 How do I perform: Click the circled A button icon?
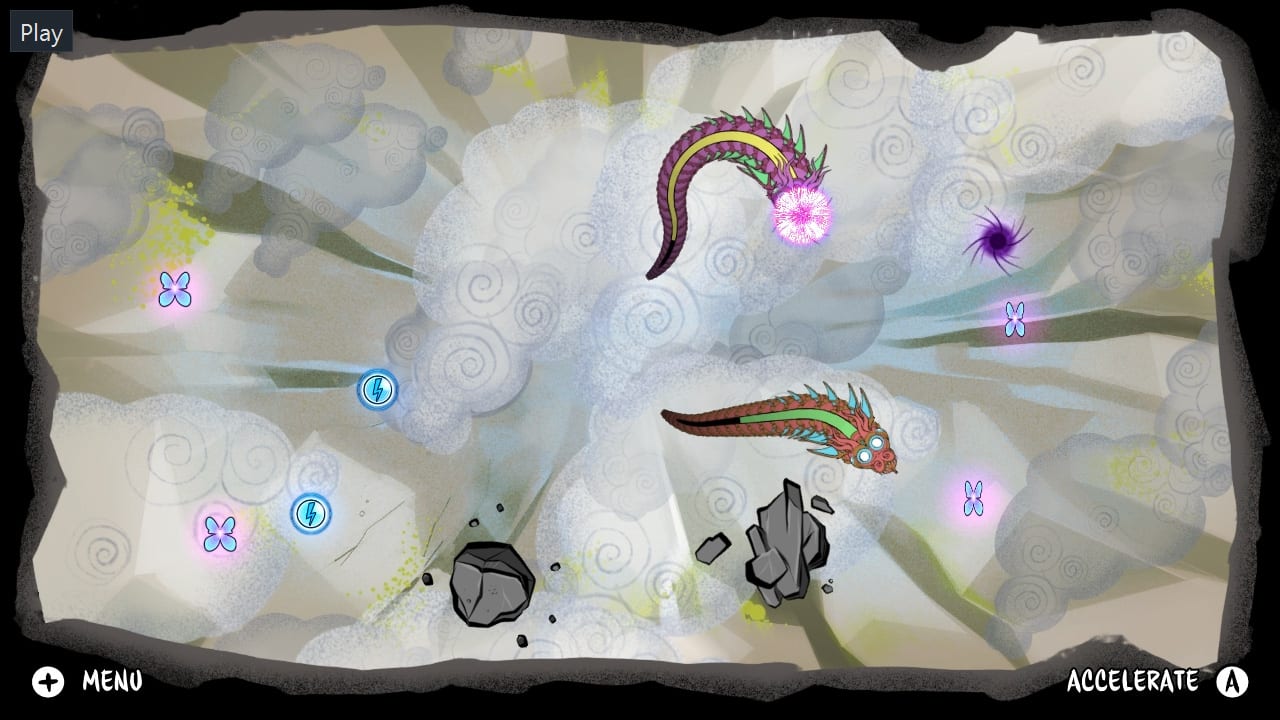1232,682
